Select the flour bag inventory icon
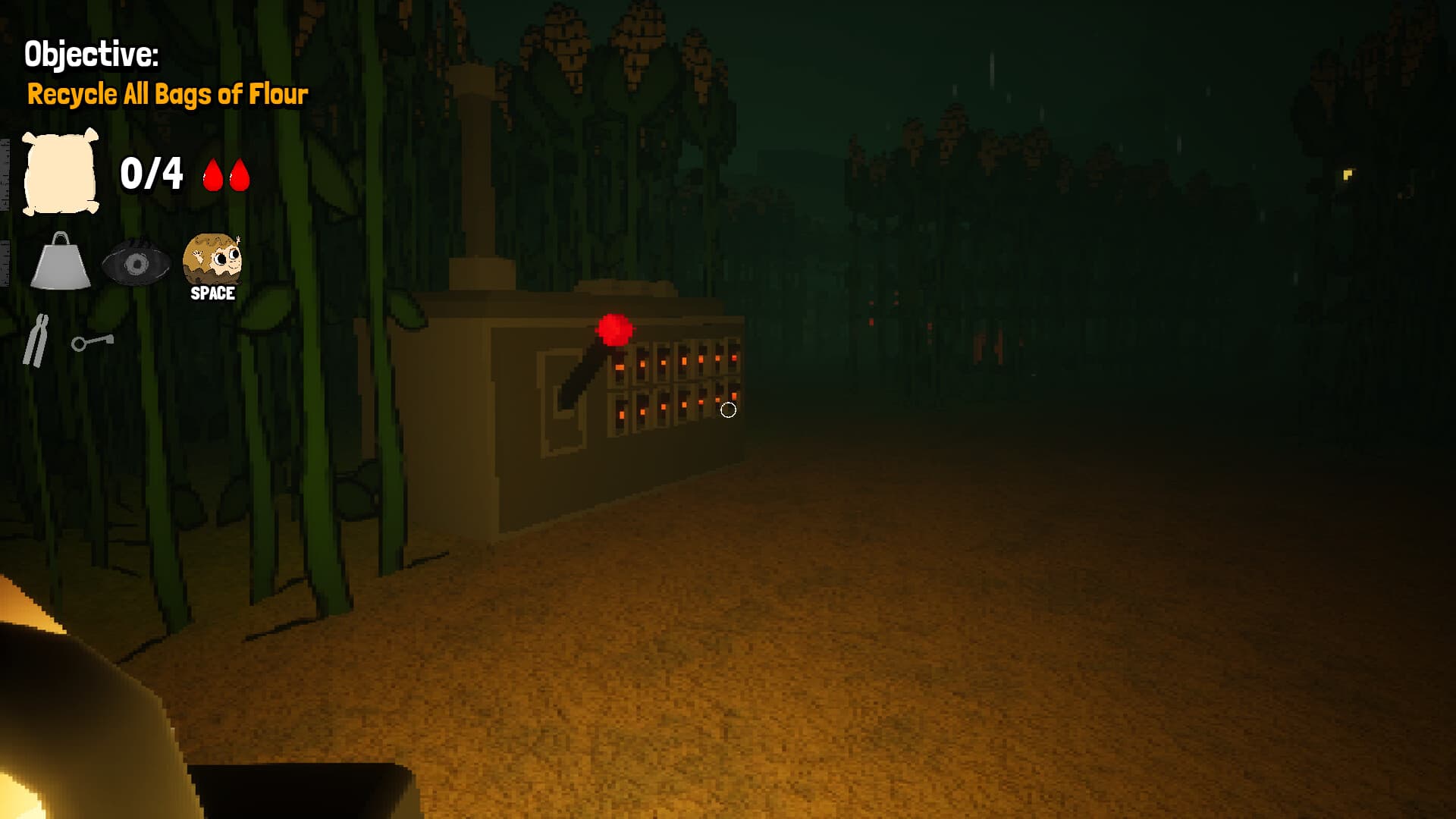 point(61,171)
